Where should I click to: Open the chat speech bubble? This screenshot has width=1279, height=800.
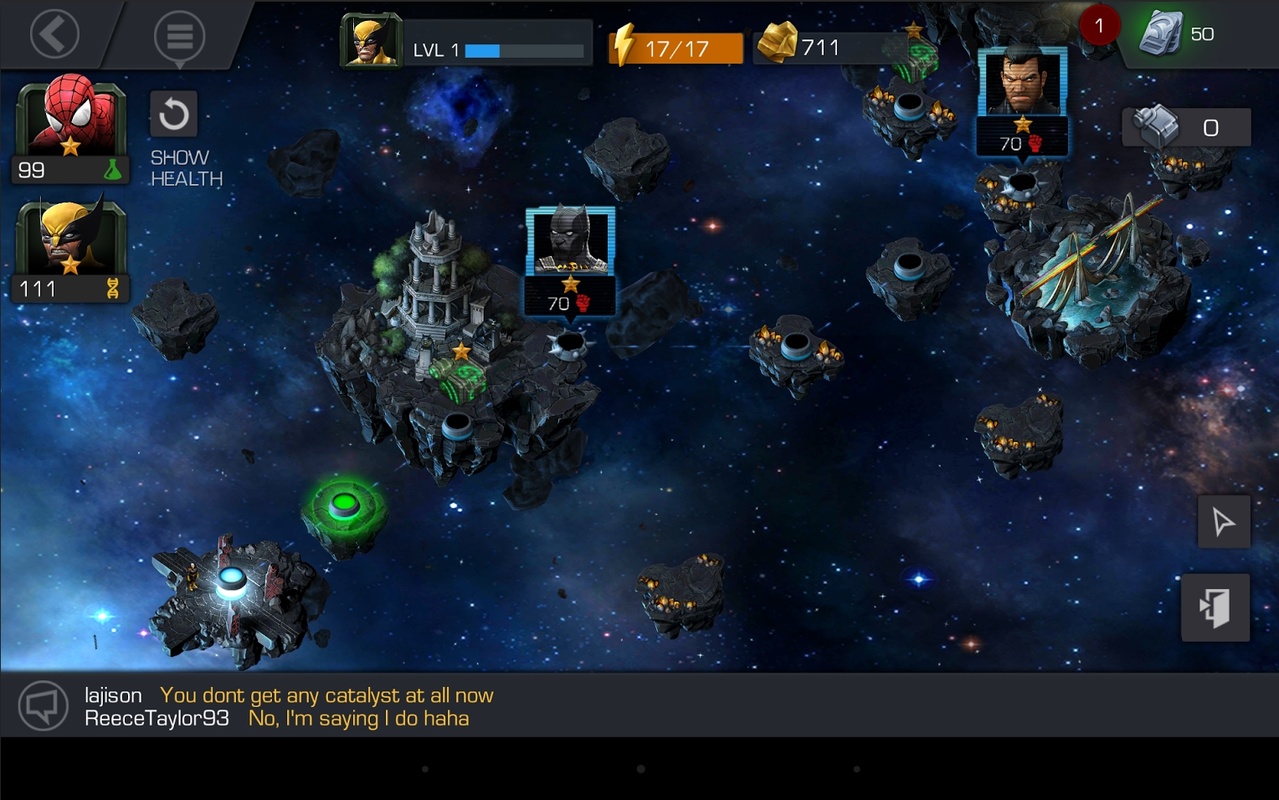(43, 705)
